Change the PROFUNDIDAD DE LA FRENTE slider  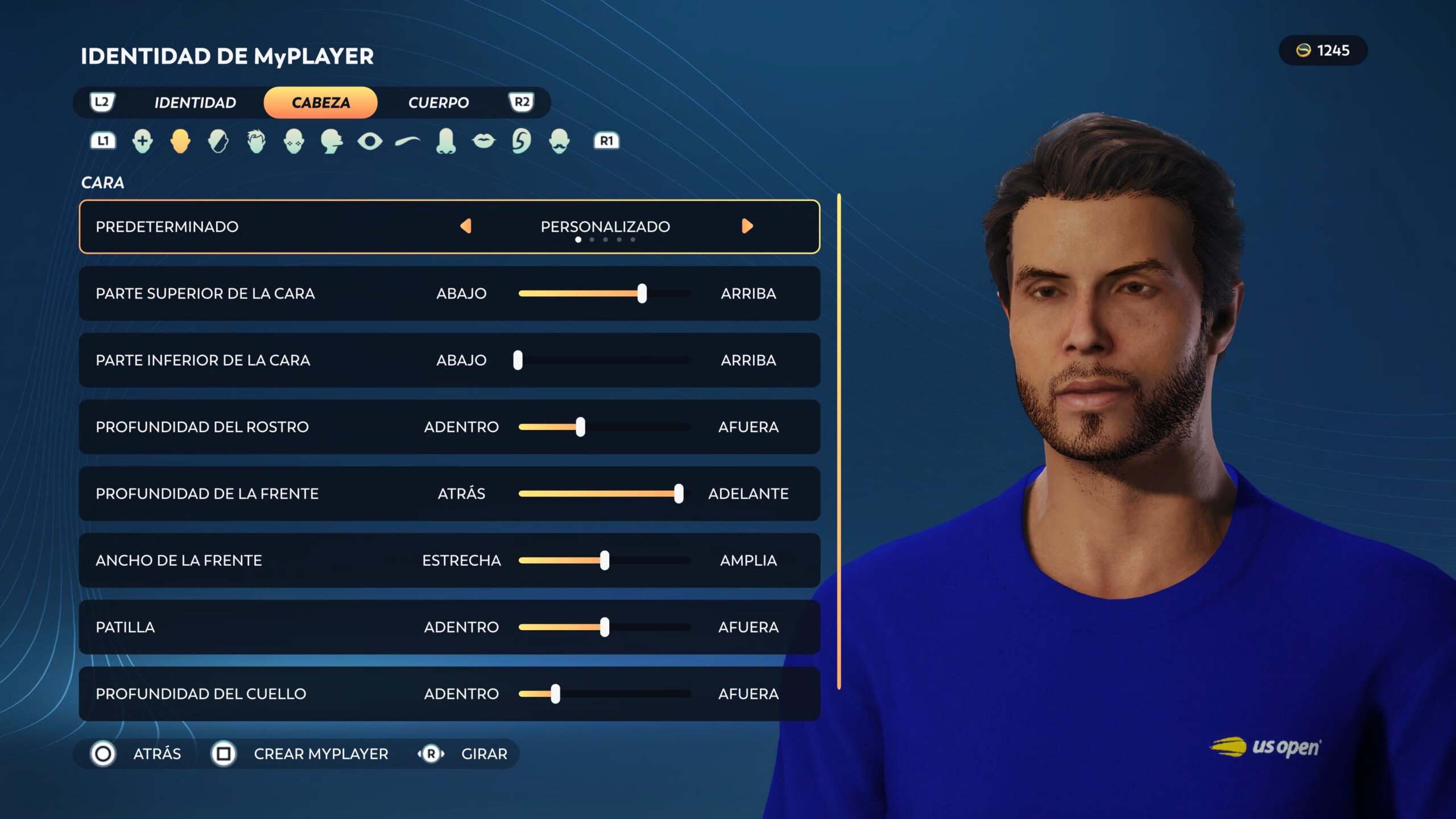click(678, 494)
